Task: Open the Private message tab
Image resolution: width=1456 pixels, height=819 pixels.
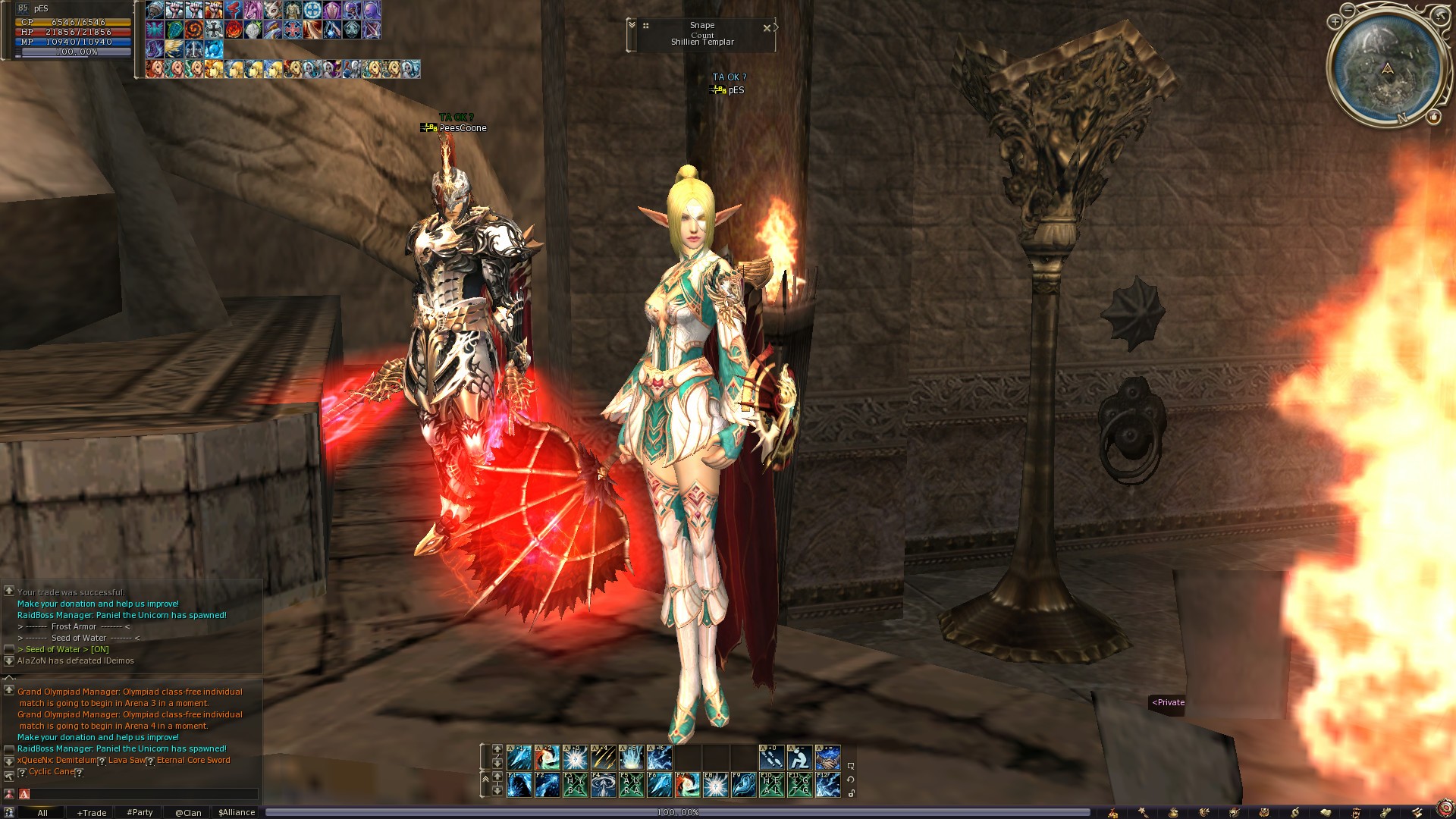Action: 1168,702
